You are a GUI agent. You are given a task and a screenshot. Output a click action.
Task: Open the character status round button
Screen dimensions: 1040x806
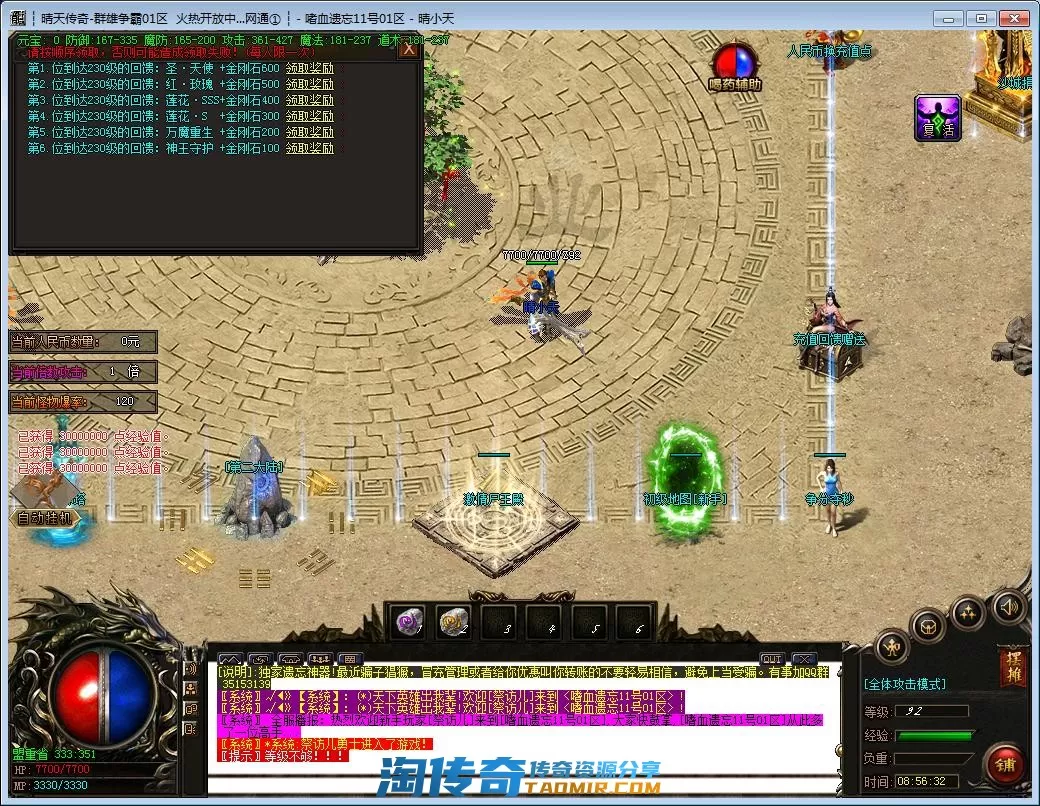894,646
